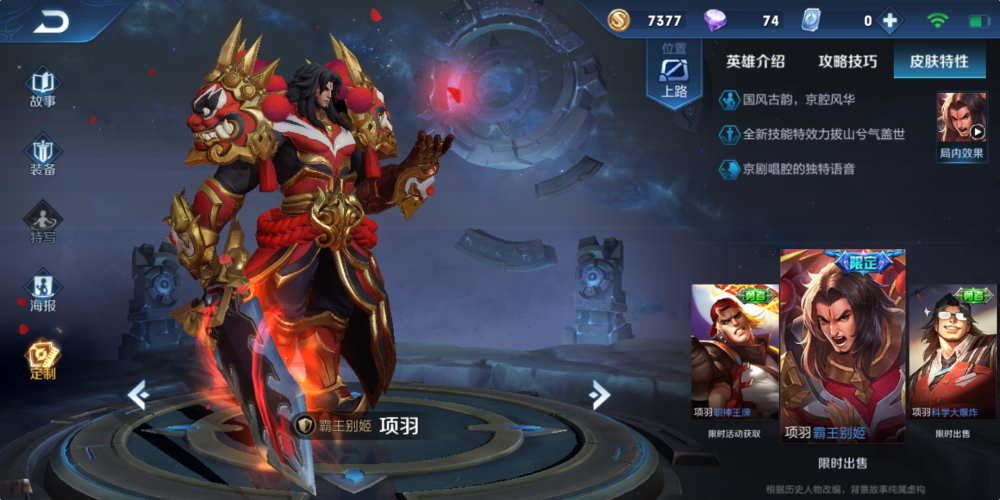Show the 海报 poster view
The width and height of the screenshot is (1000, 500).
tap(42, 292)
